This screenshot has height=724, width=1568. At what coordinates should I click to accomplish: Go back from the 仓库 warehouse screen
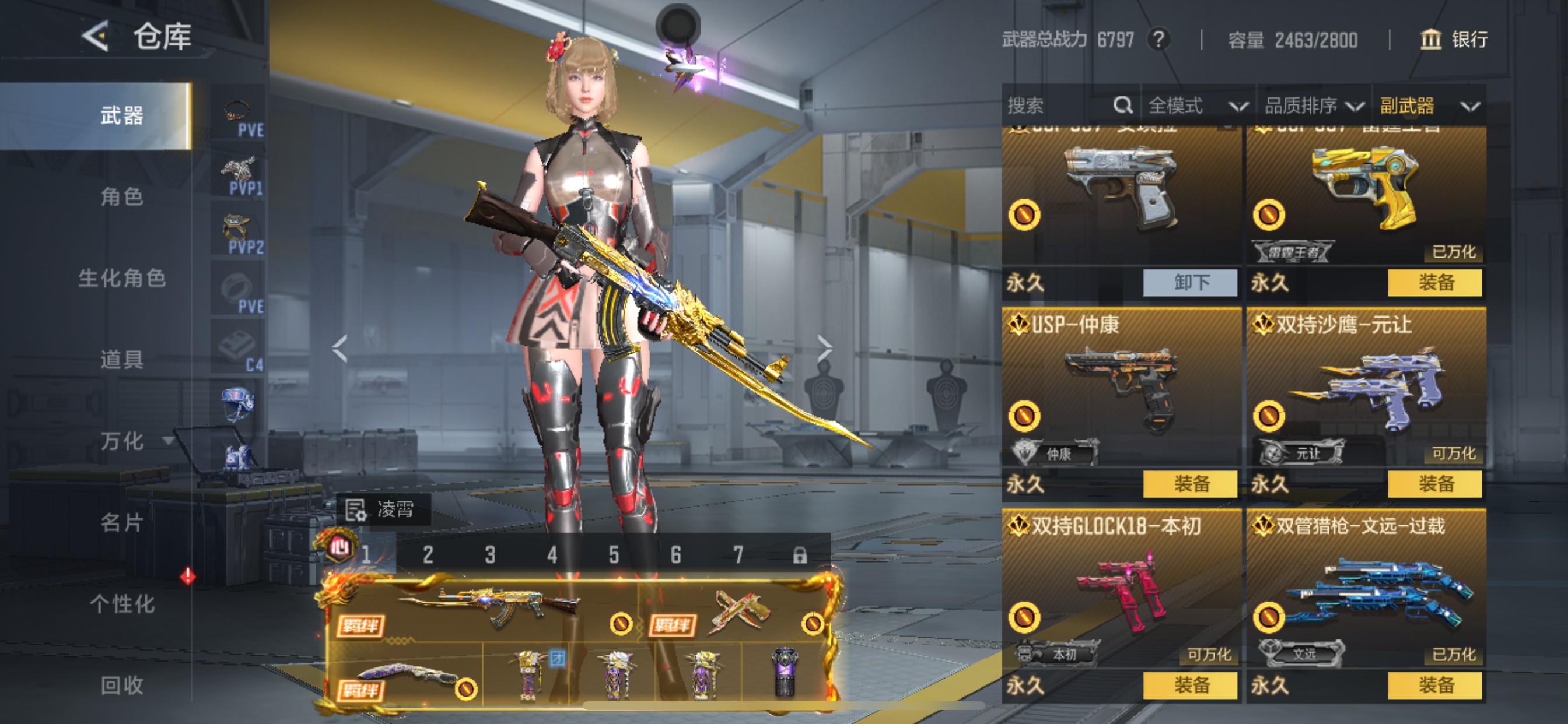click(96, 37)
